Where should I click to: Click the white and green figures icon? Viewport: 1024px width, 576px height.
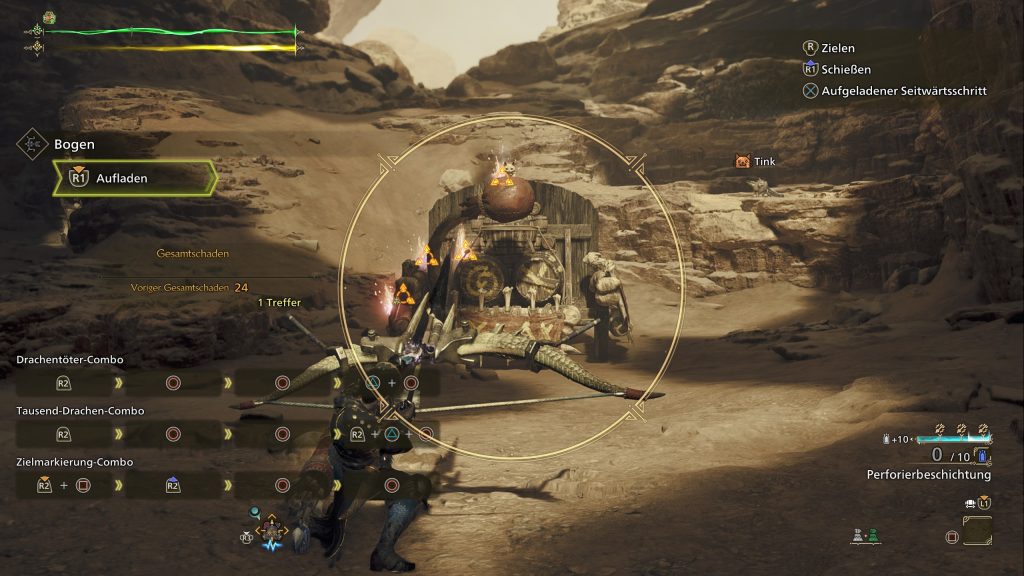864,536
